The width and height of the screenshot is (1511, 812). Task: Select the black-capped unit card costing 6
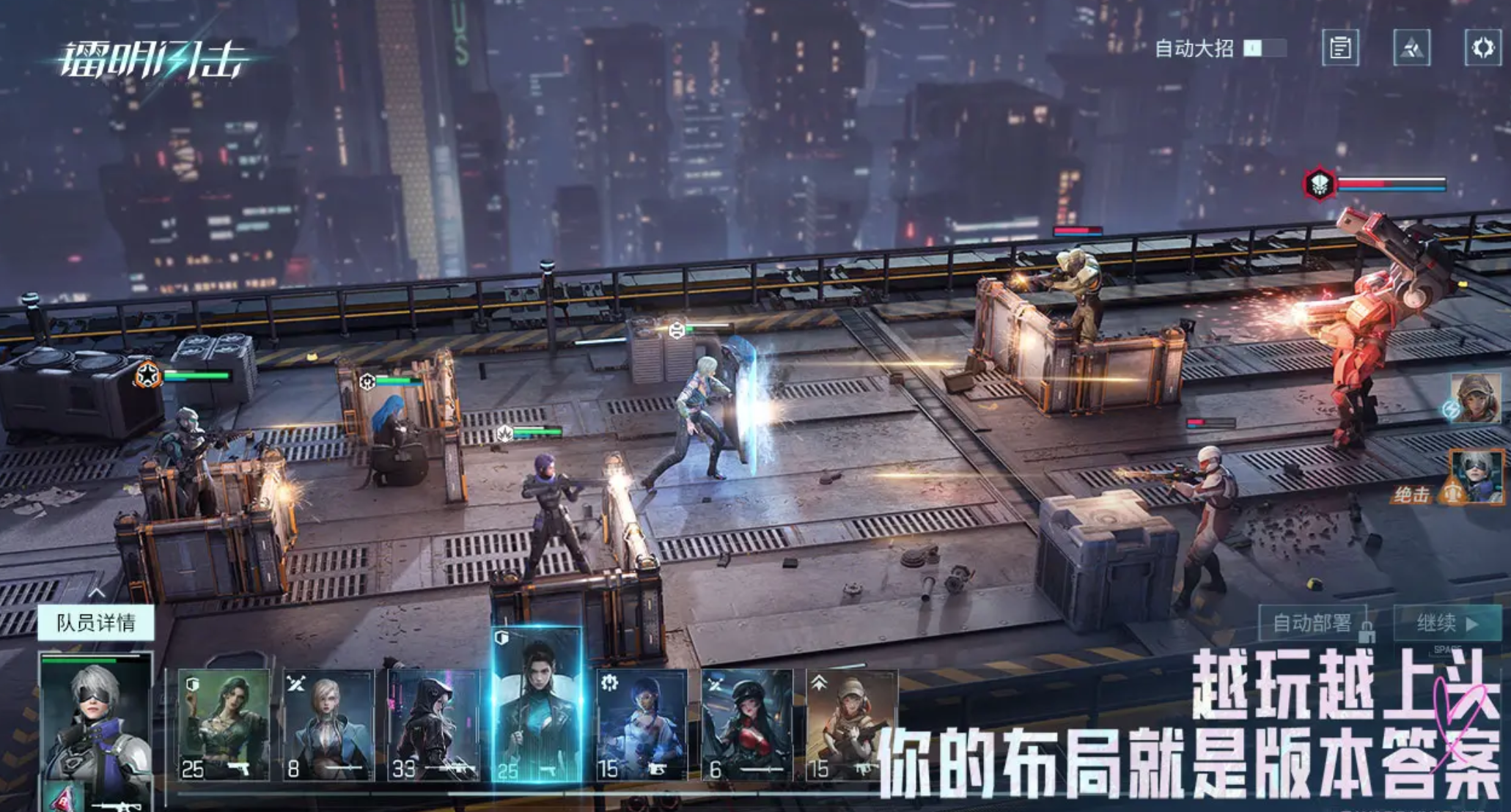coord(746,724)
